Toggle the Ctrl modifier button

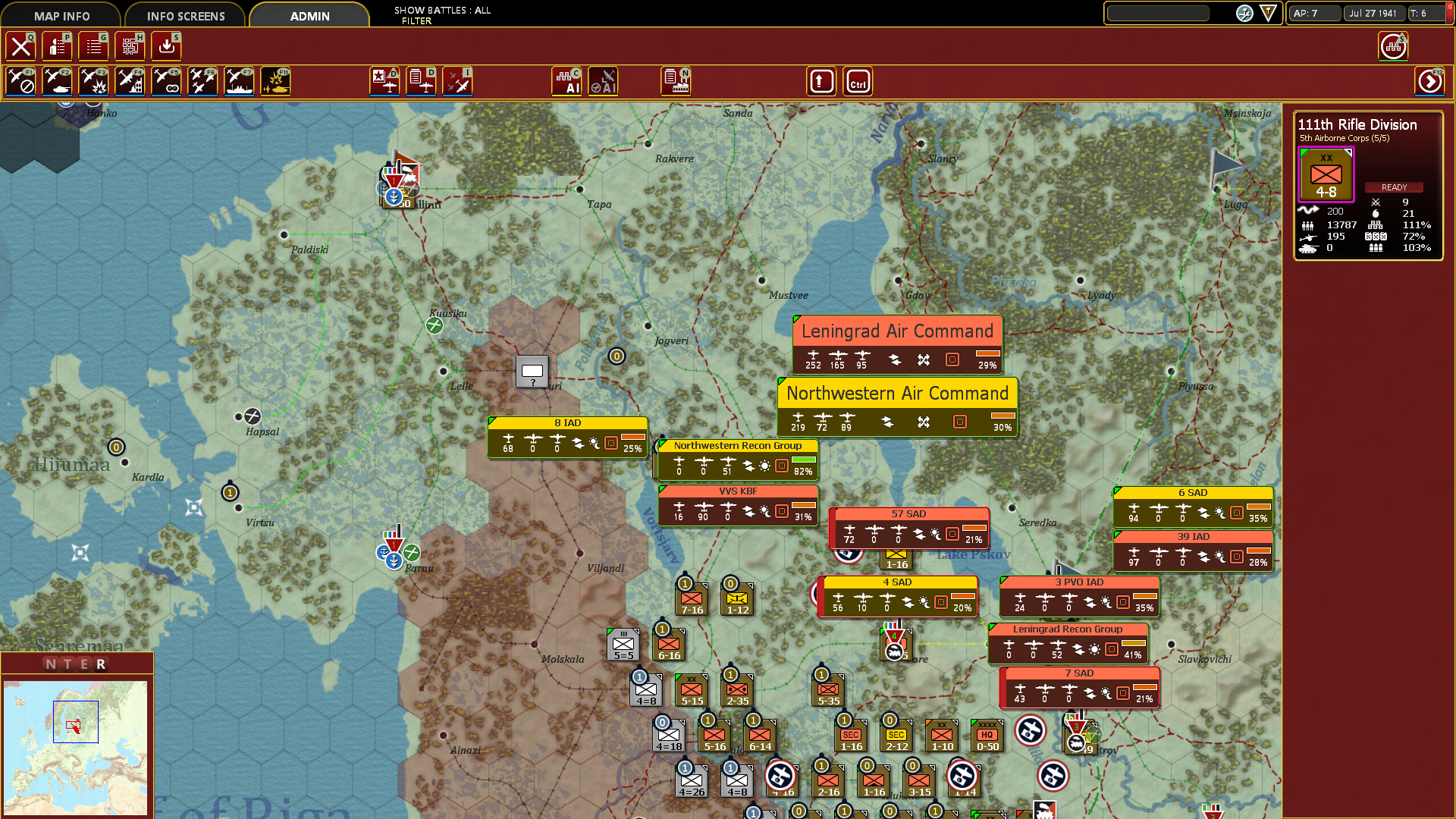[x=858, y=81]
